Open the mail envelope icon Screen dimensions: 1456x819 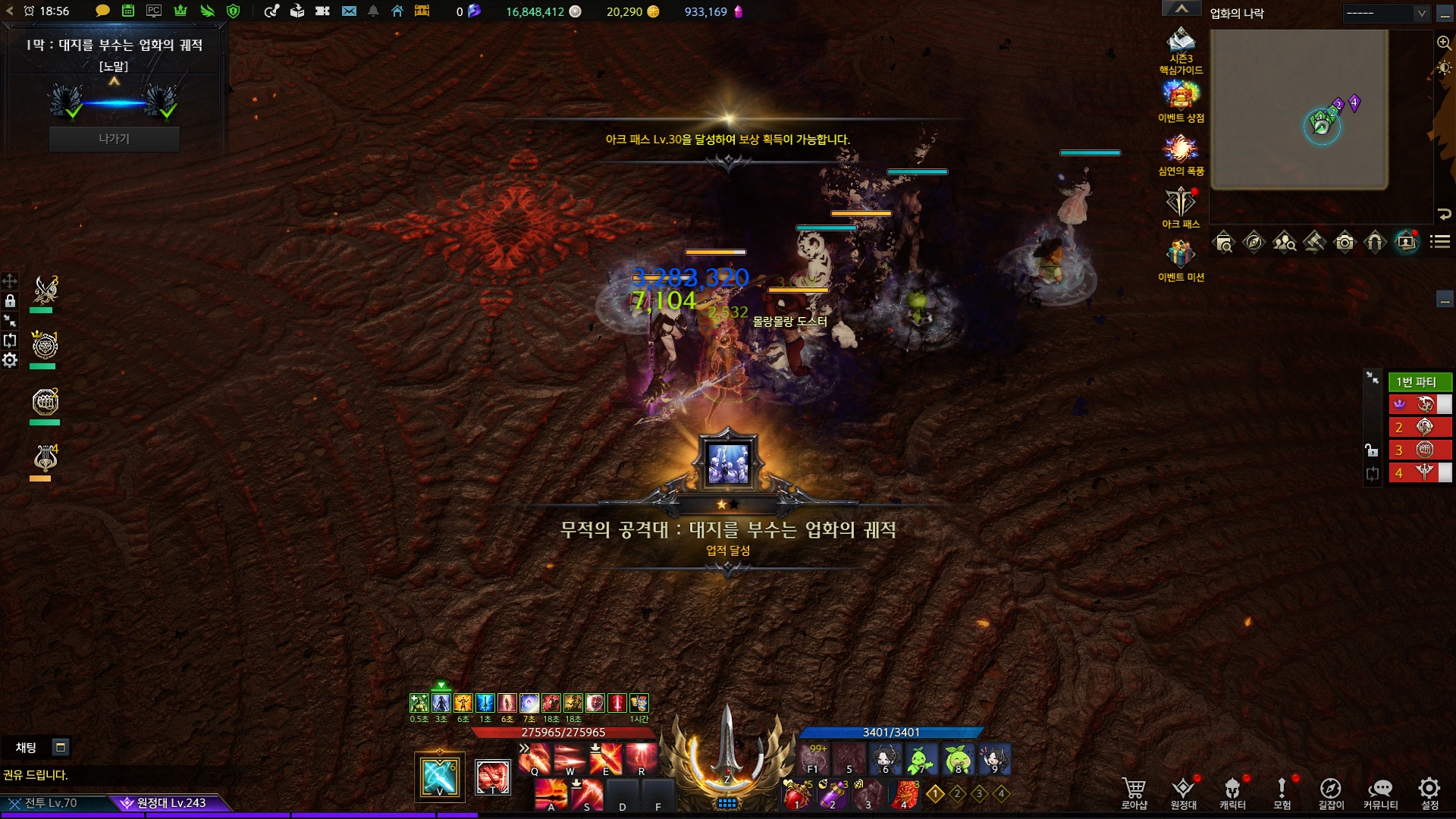[349, 11]
